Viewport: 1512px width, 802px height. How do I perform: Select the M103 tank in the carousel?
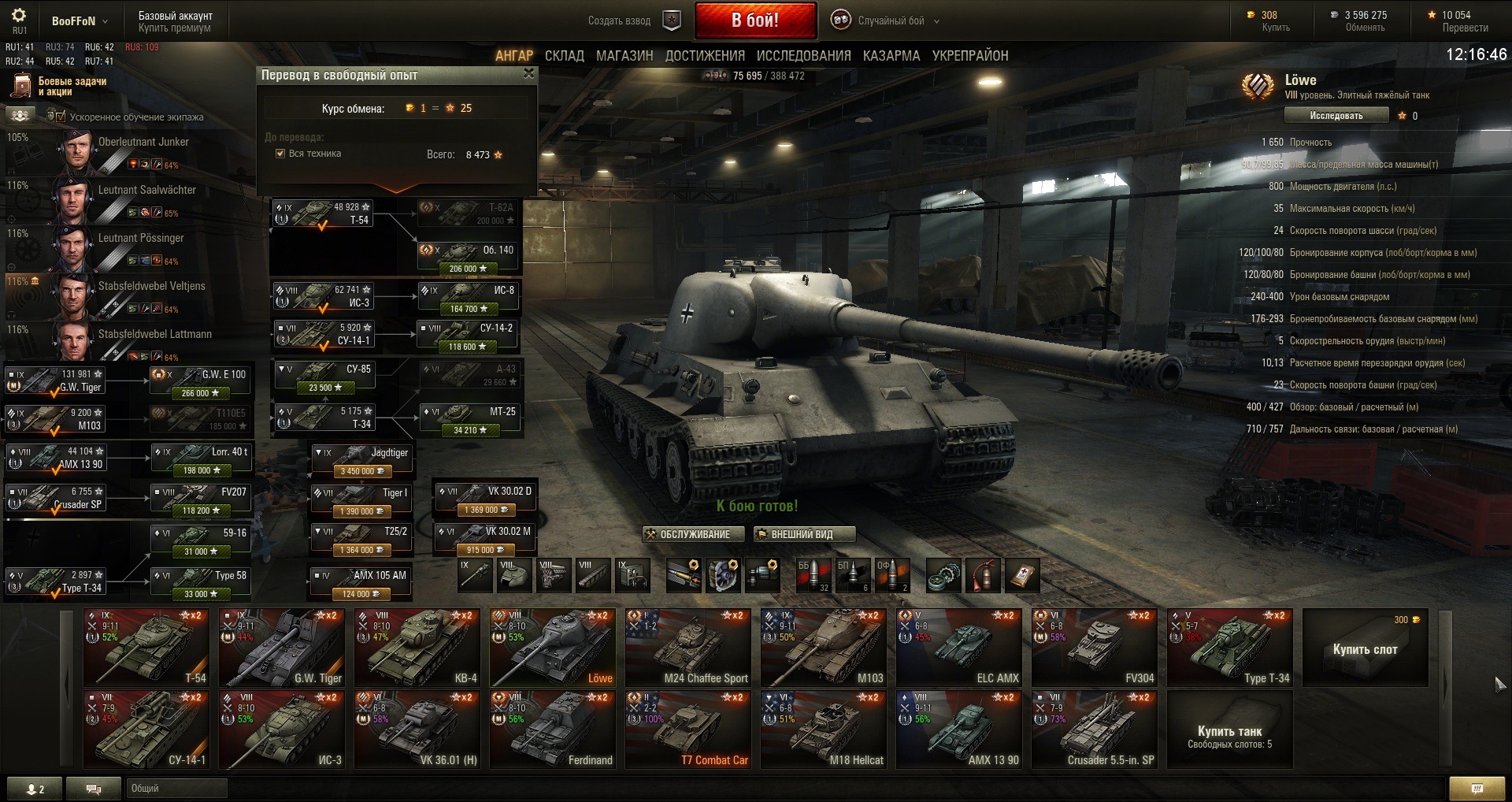coord(823,647)
